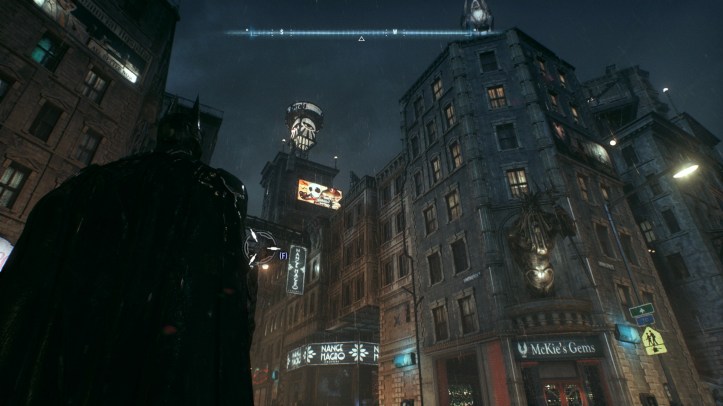Screen dimensions: 723x406
Task: Select the triangle waypoint marker under the compass
Action: pos(361,39)
